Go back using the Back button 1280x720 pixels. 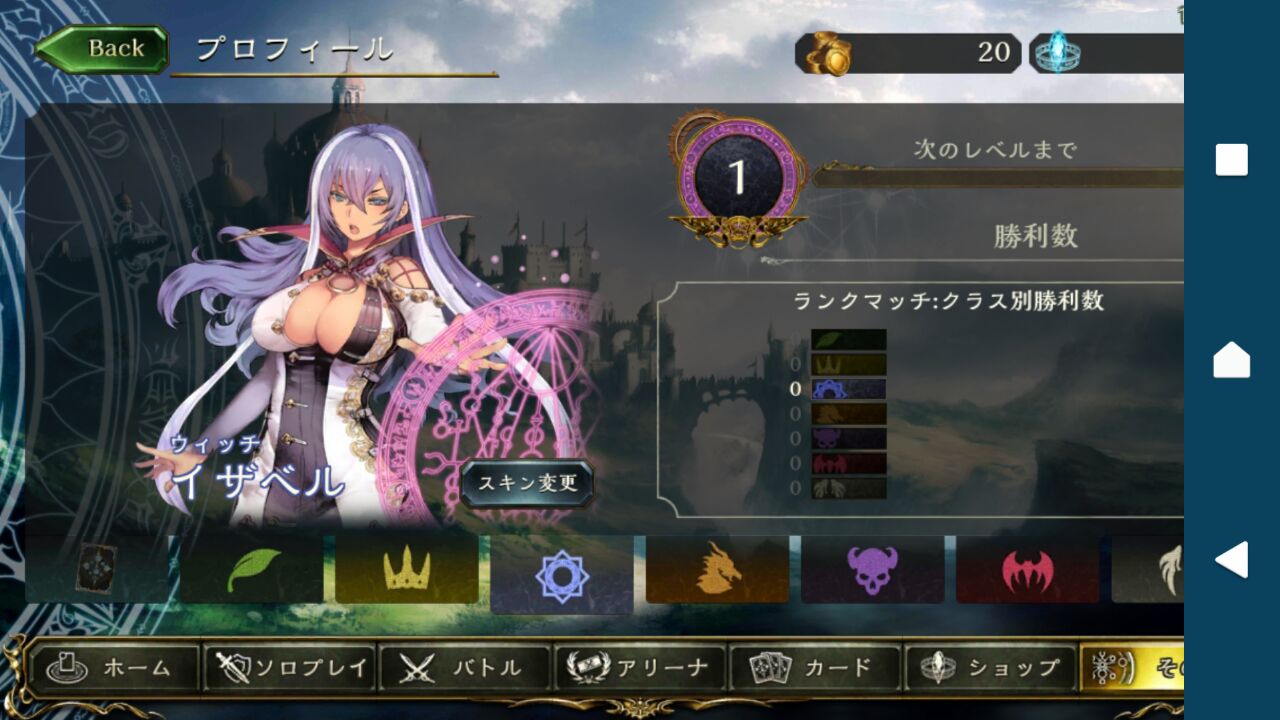[x=102, y=49]
